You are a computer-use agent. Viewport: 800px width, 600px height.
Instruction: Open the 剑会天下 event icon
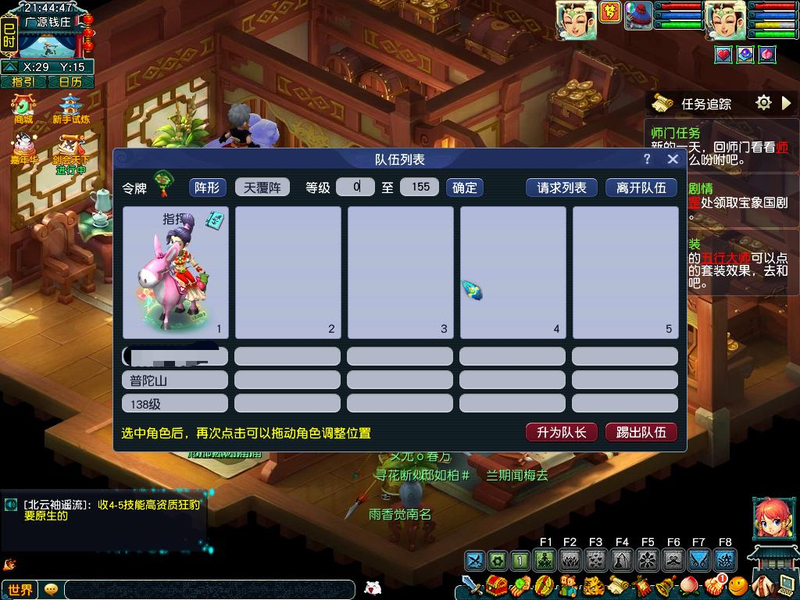[70, 150]
